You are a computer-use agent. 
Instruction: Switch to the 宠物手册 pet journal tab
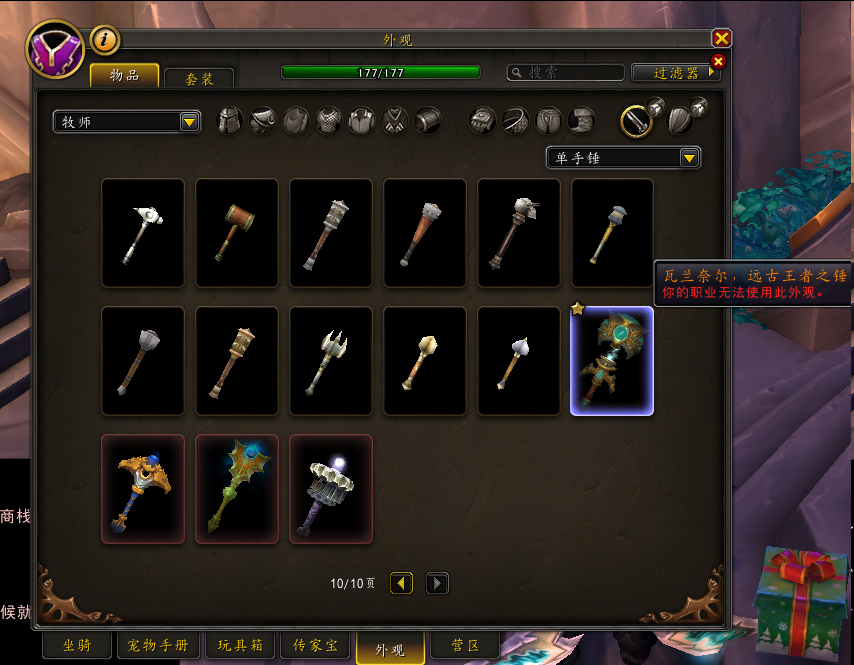[x=159, y=646]
